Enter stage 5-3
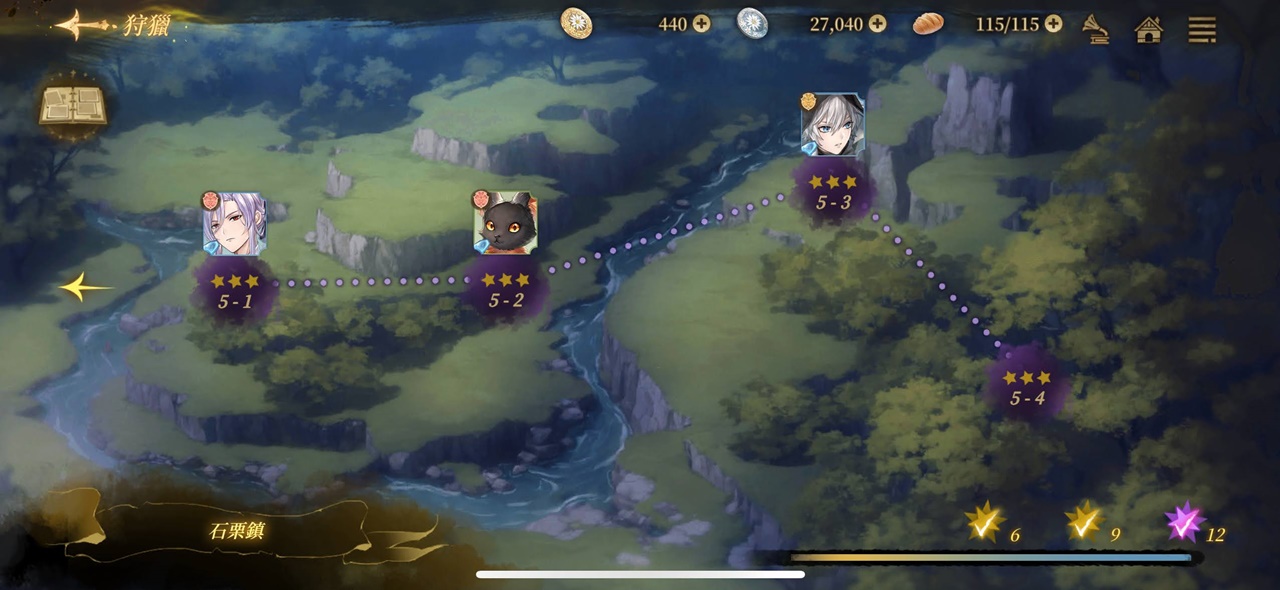Viewport: 1280px width, 590px height. tap(833, 192)
